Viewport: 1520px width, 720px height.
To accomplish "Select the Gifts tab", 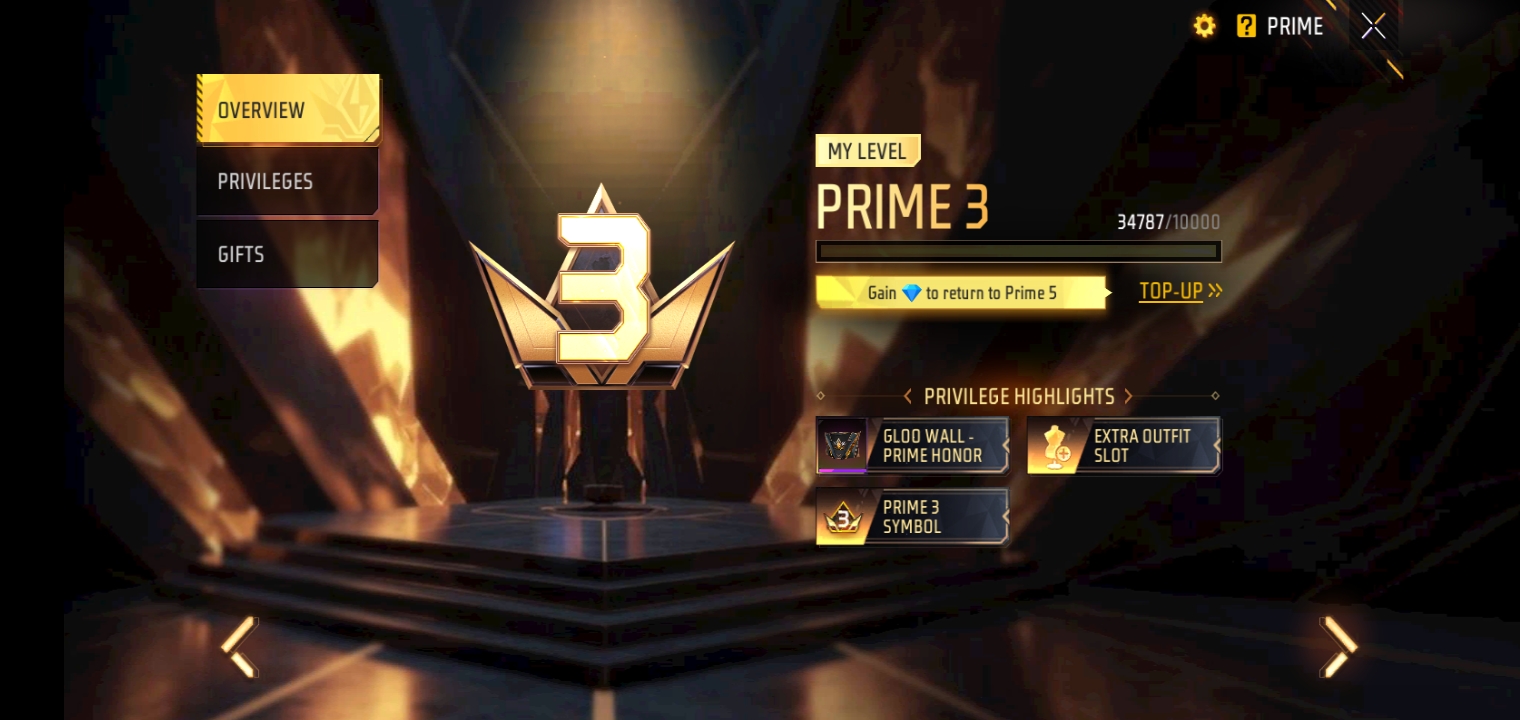I will coord(288,254).
